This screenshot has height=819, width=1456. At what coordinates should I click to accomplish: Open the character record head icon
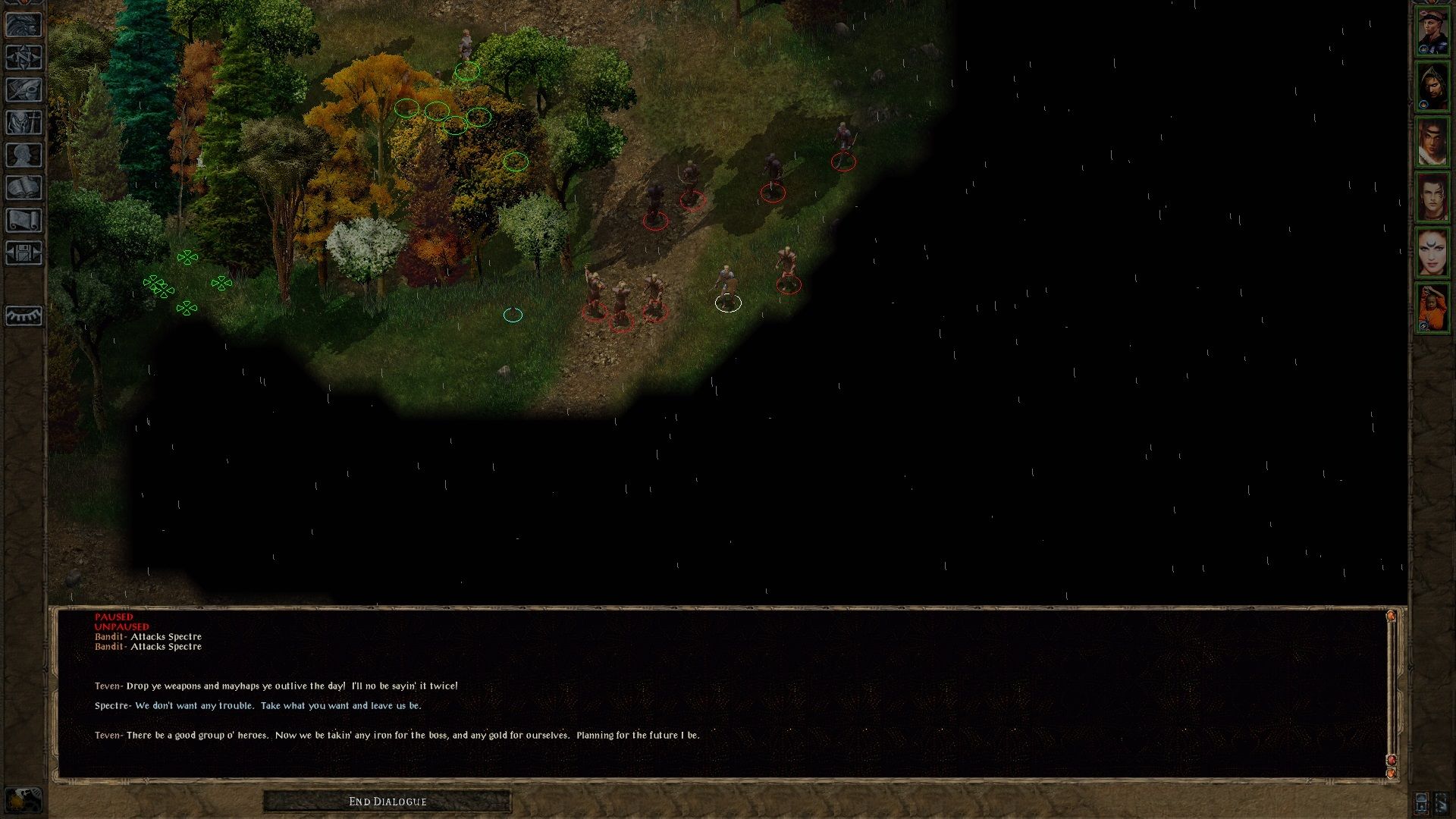[x=24, y=155]
